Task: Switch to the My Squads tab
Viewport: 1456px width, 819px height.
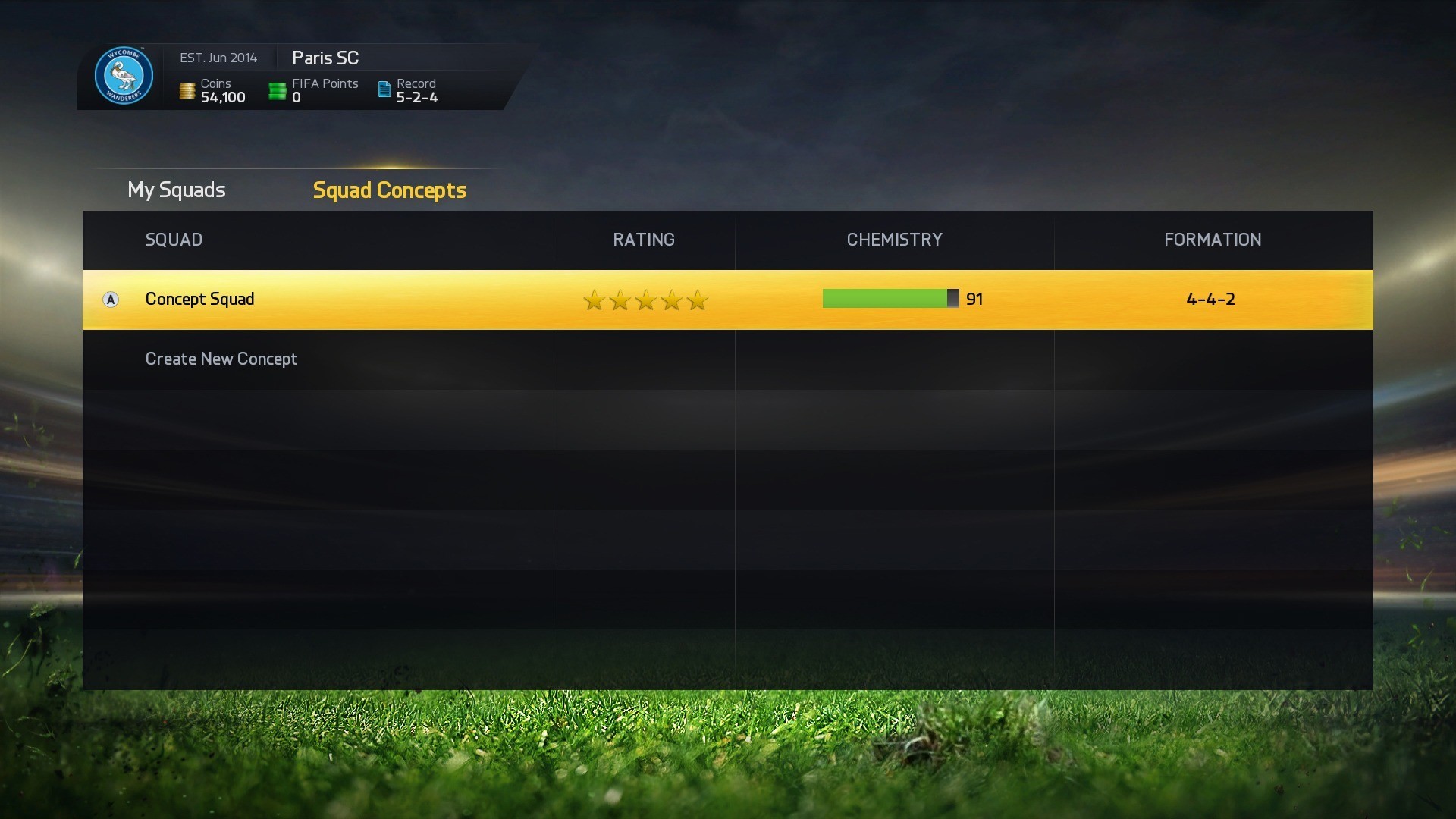Action: pyautogui.click(x=176, y=190)
